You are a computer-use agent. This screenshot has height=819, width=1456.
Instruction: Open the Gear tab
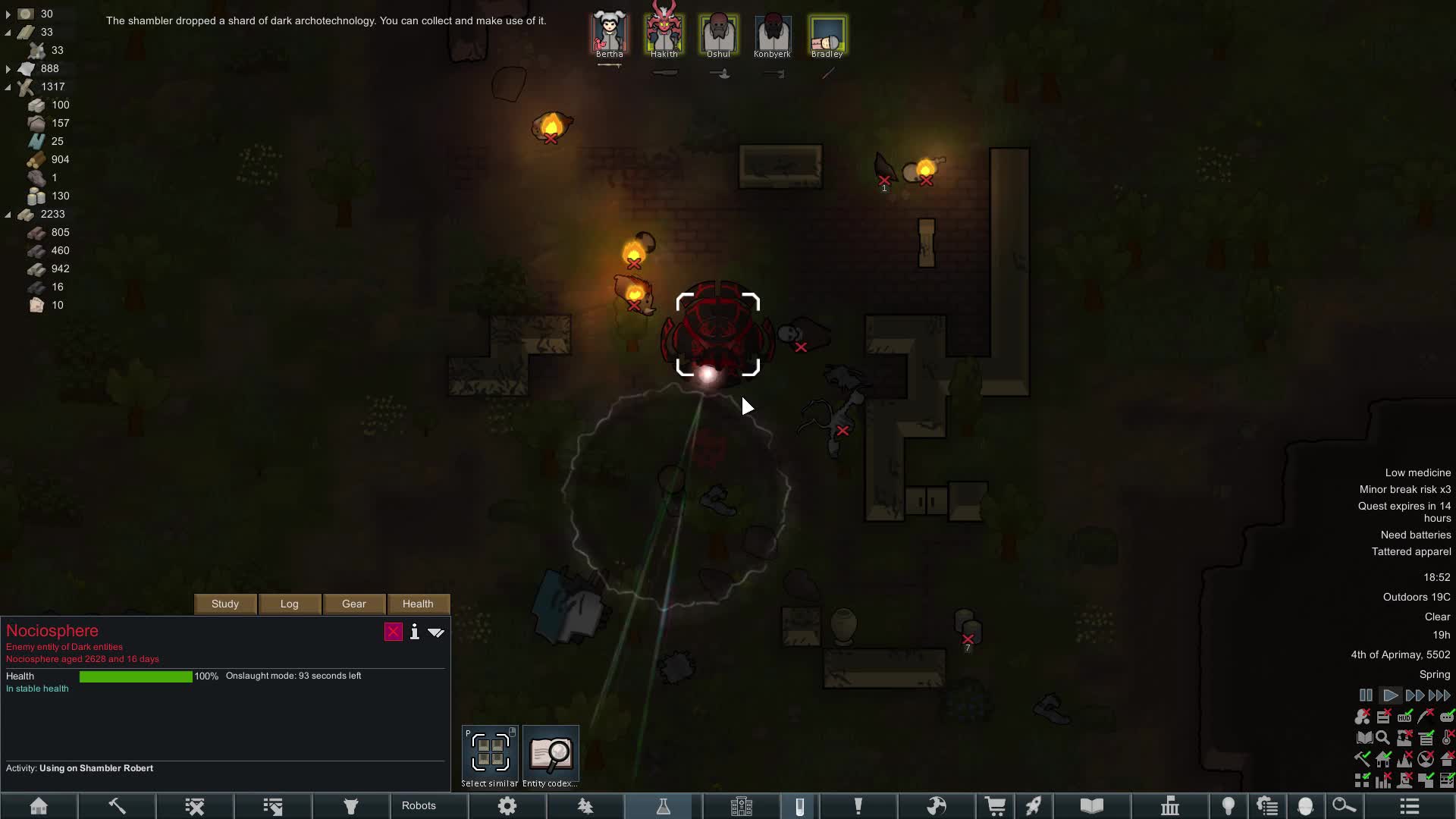tap(354, 604)
